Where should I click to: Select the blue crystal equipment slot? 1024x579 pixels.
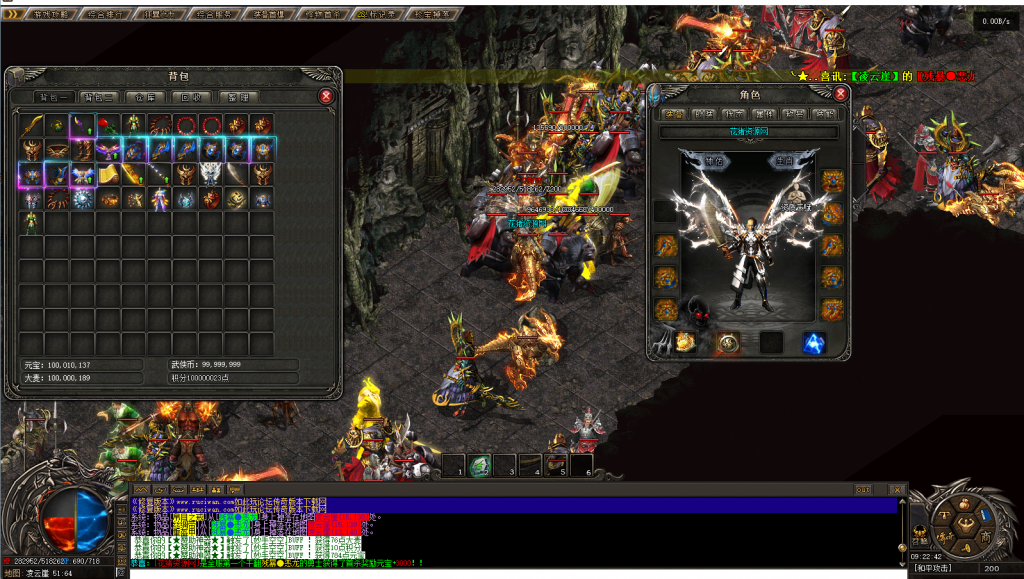tap(813, 343)
